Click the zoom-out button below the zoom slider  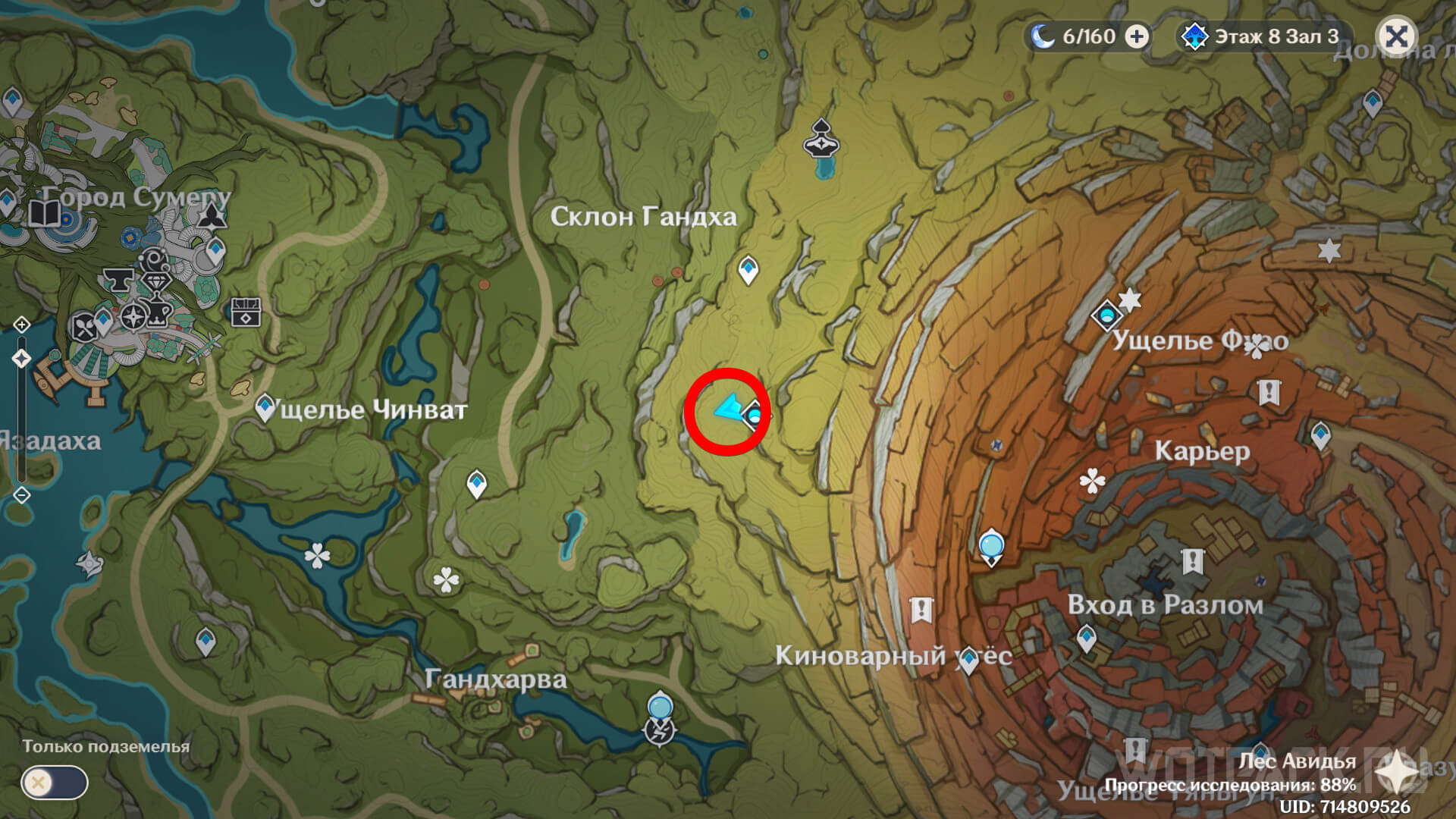point(21,495)
